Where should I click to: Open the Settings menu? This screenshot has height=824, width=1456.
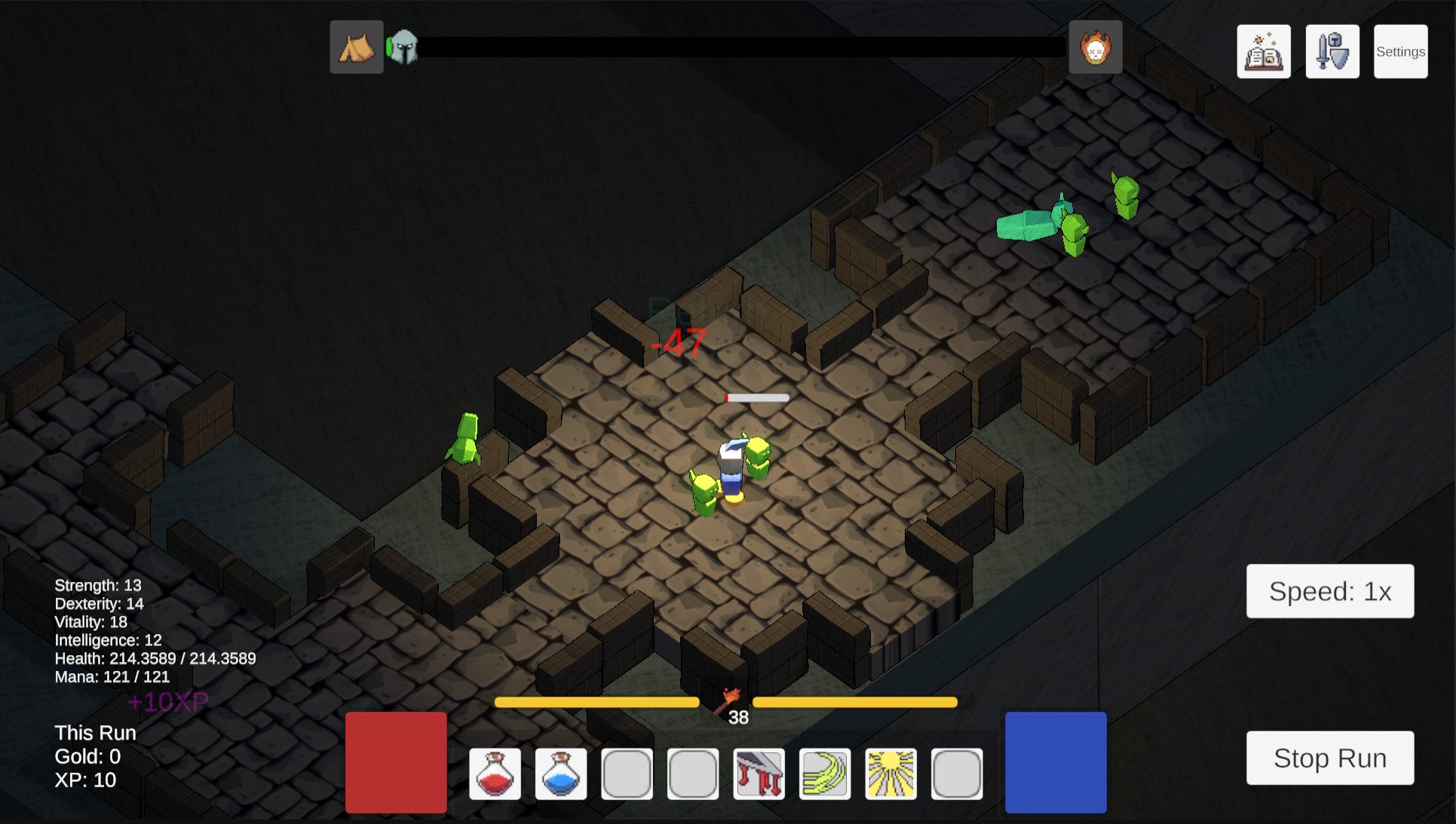click(x=1400, y=51)
